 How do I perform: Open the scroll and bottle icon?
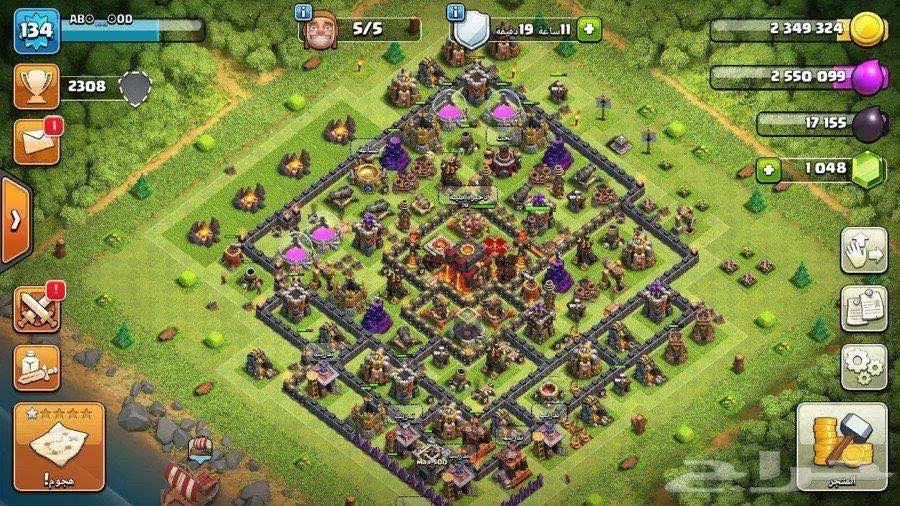point(36,366)
